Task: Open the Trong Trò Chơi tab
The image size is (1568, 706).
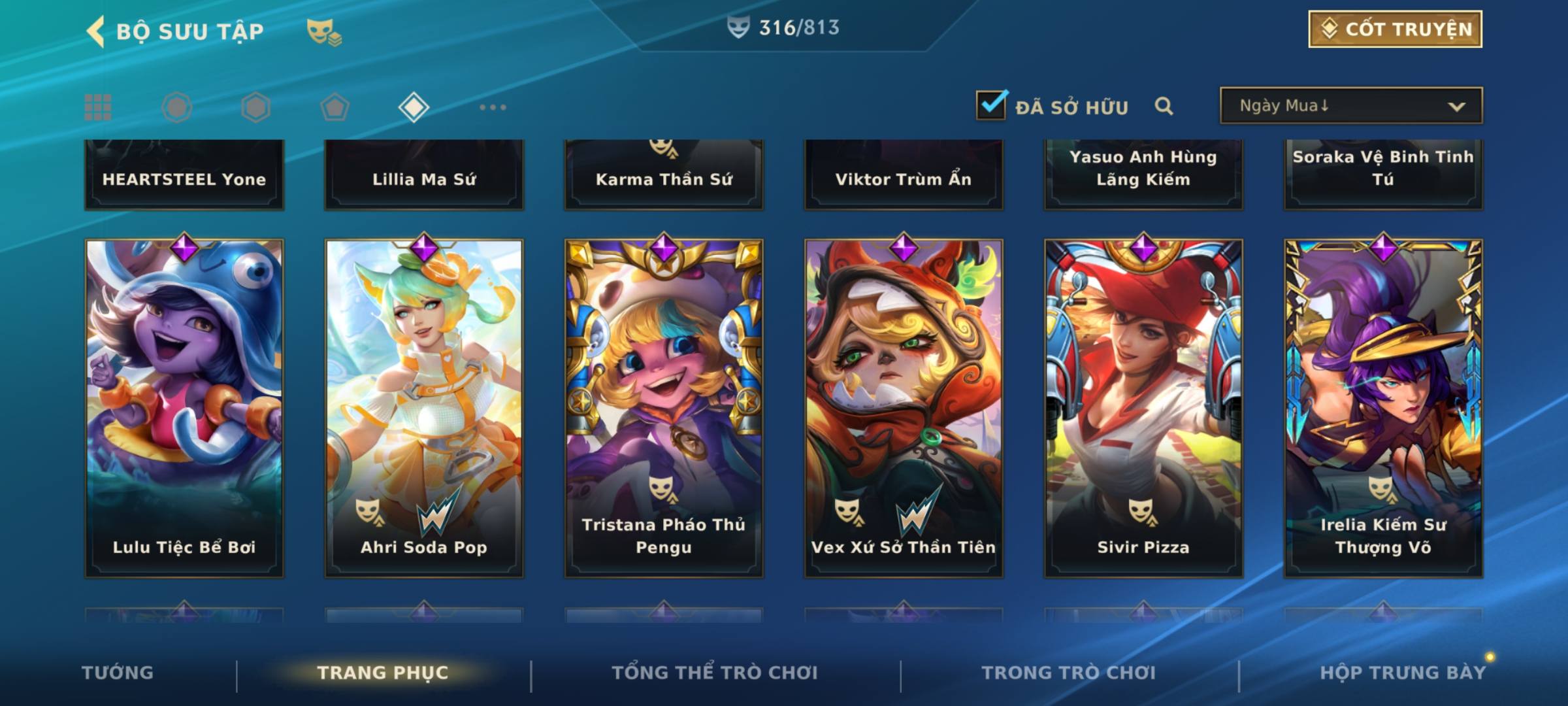Action: (1069, 673)
